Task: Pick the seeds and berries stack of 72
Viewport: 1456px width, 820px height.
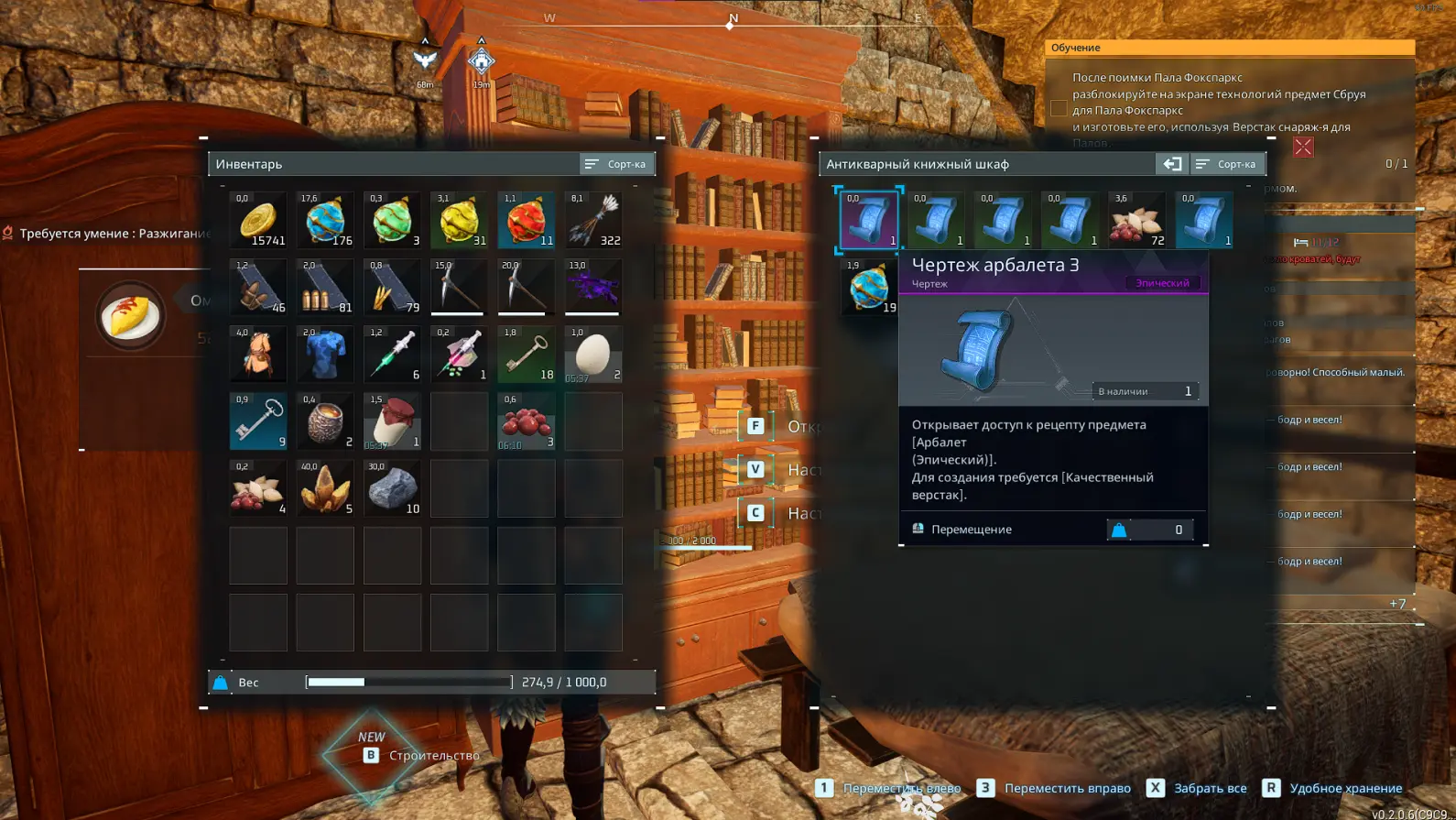Action: [x=1136, y=221]
